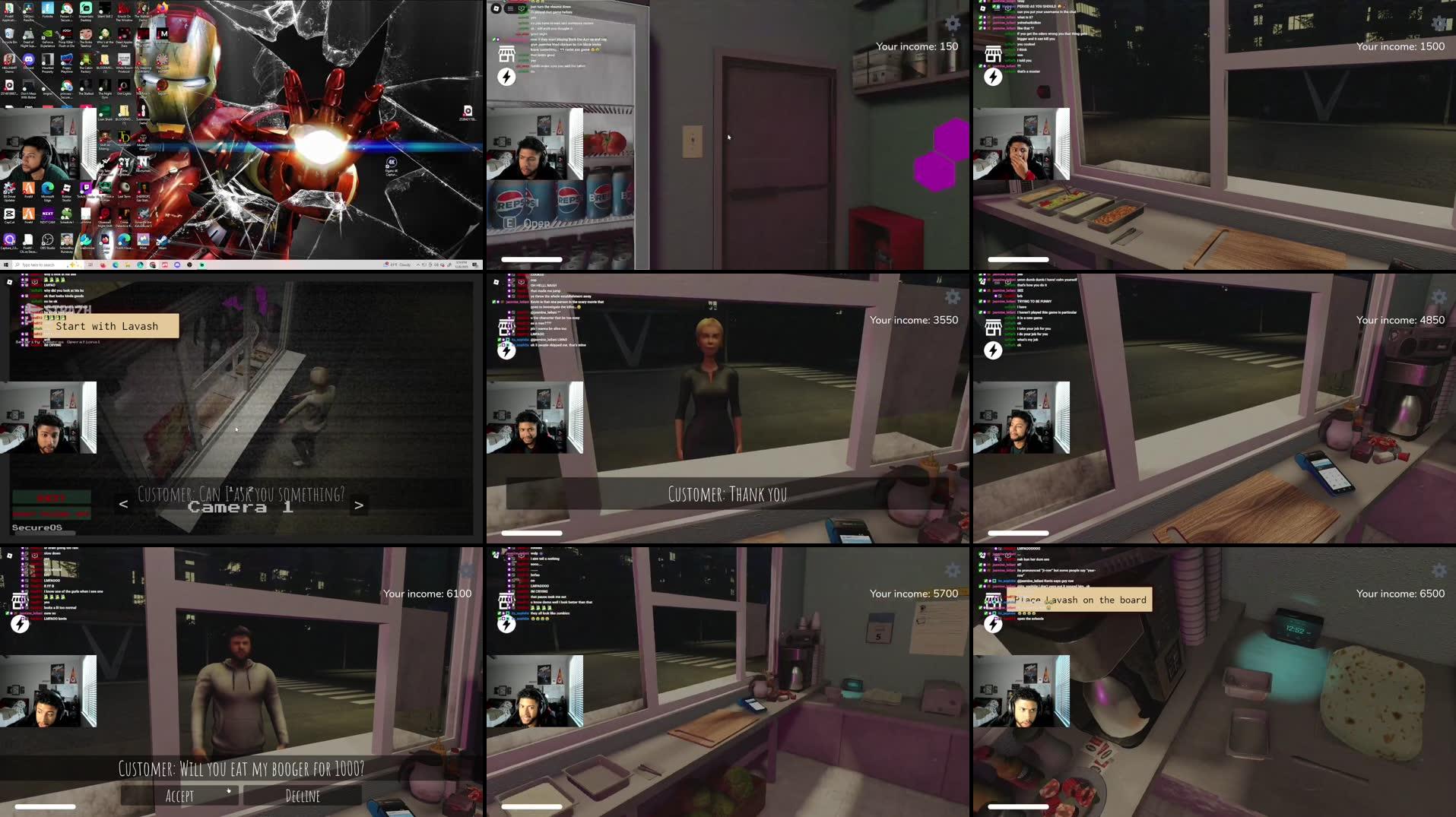
Task: Click the lightning bolt stream overlay icon
Action: click(506, 76)
